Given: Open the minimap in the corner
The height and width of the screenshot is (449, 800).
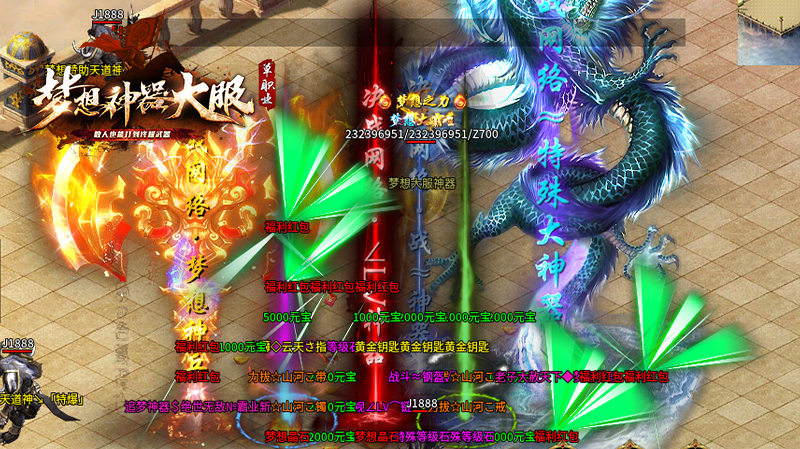Looking at the screenshot, I should pyautogui.click(x=768, y=26).
